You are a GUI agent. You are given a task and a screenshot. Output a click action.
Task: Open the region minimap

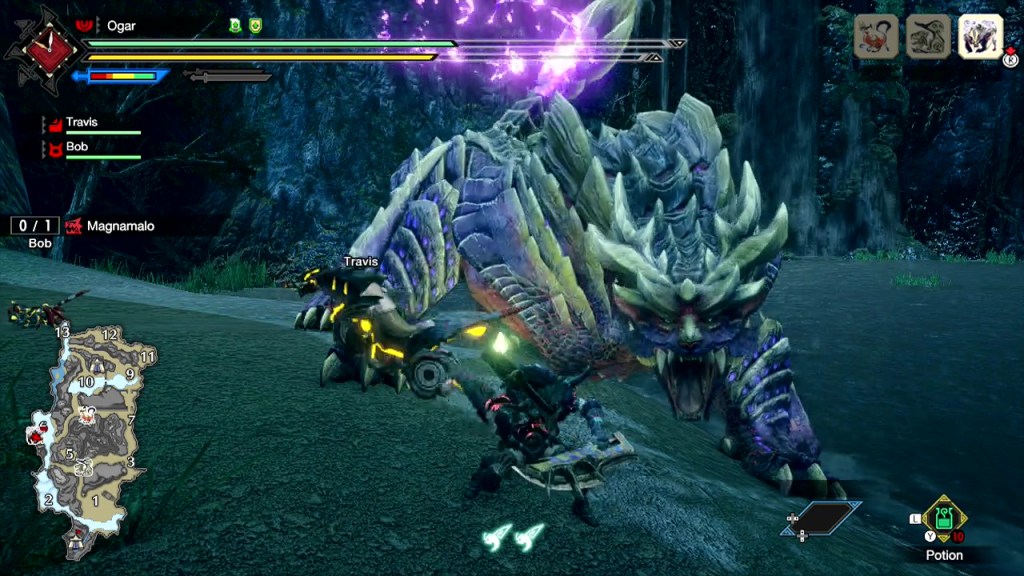85,430
